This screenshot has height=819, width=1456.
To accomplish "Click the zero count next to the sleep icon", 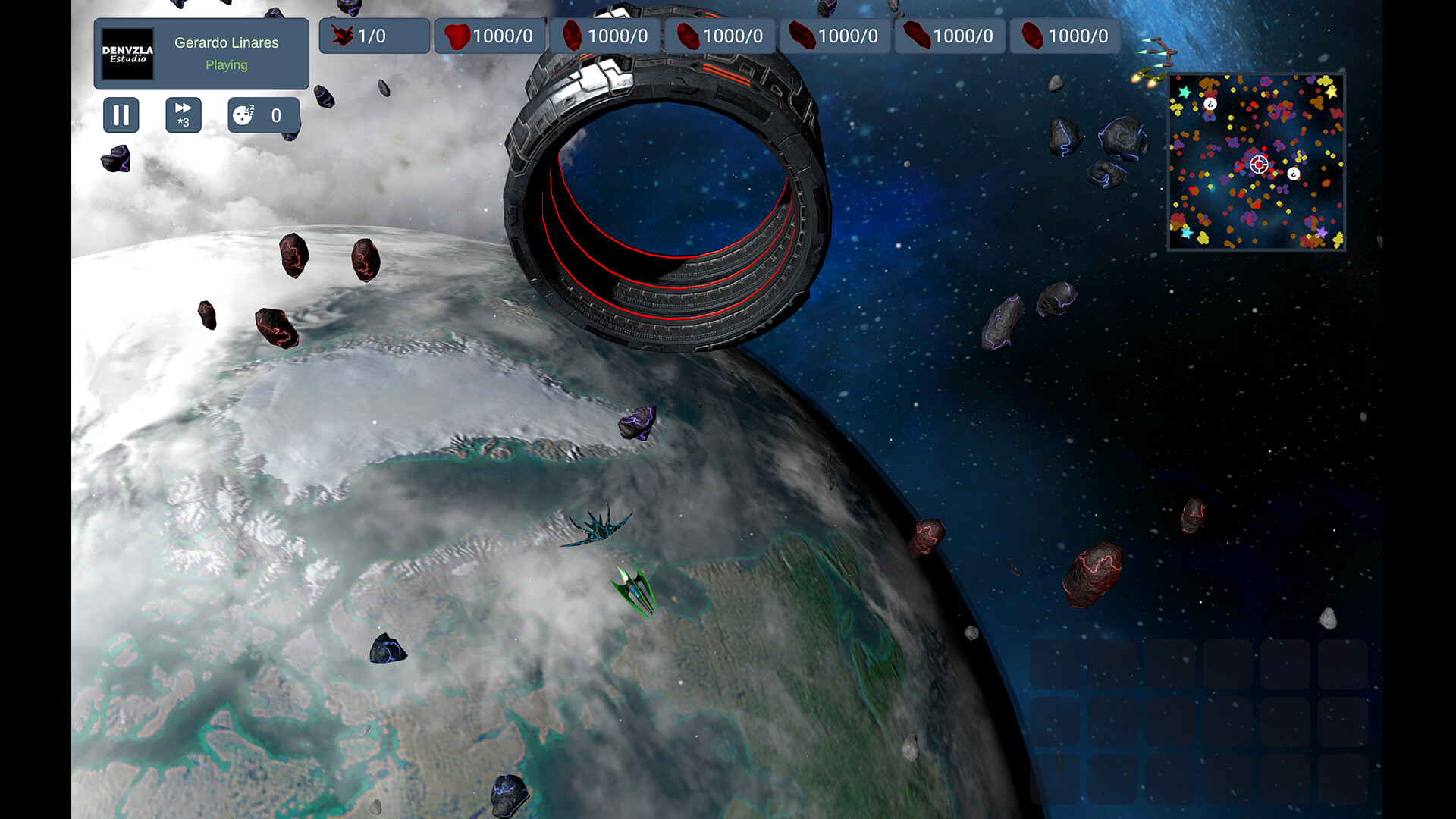I will click(276, 115).
